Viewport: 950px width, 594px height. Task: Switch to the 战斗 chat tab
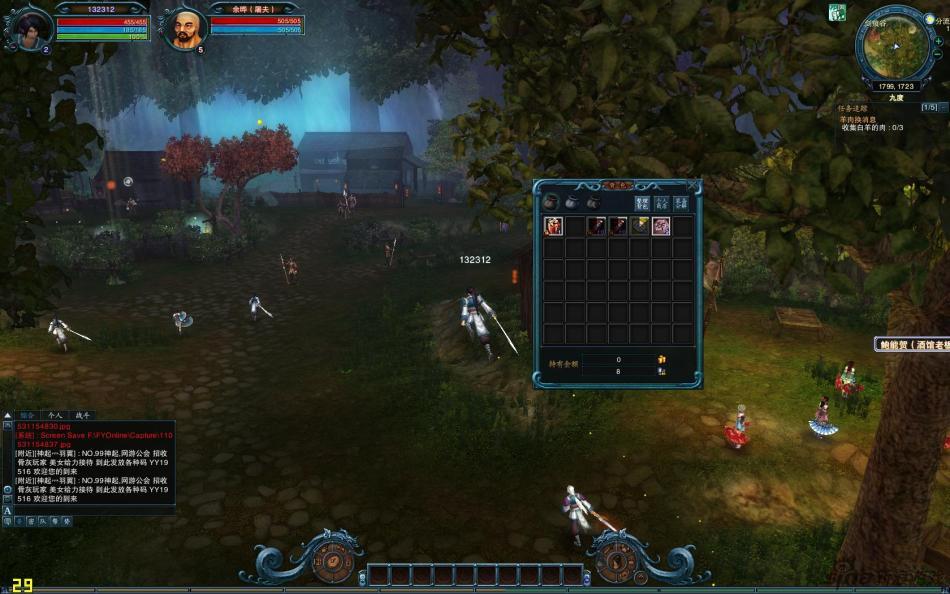(83, 414)
